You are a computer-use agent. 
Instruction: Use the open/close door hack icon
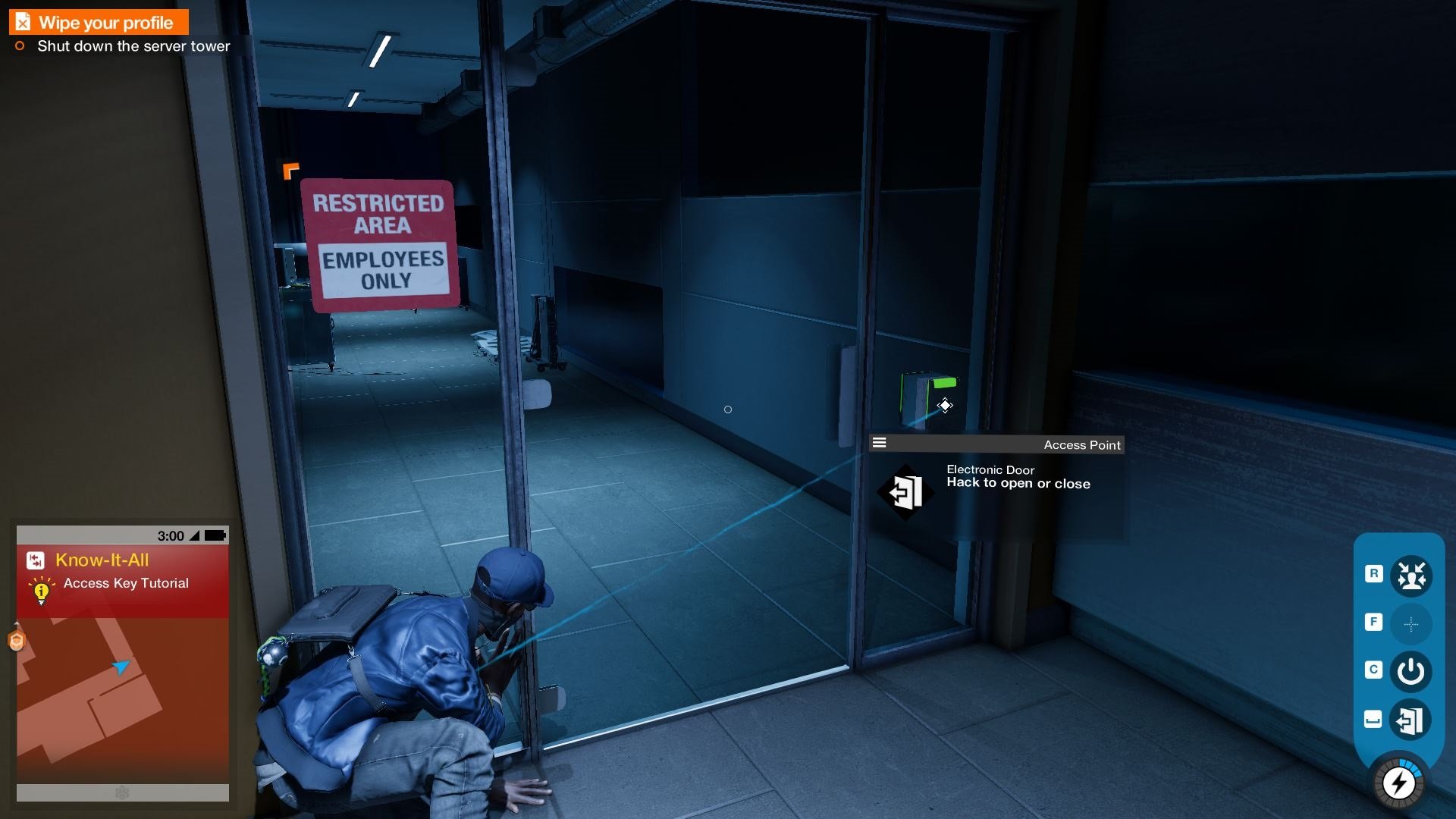point(1410,720)
